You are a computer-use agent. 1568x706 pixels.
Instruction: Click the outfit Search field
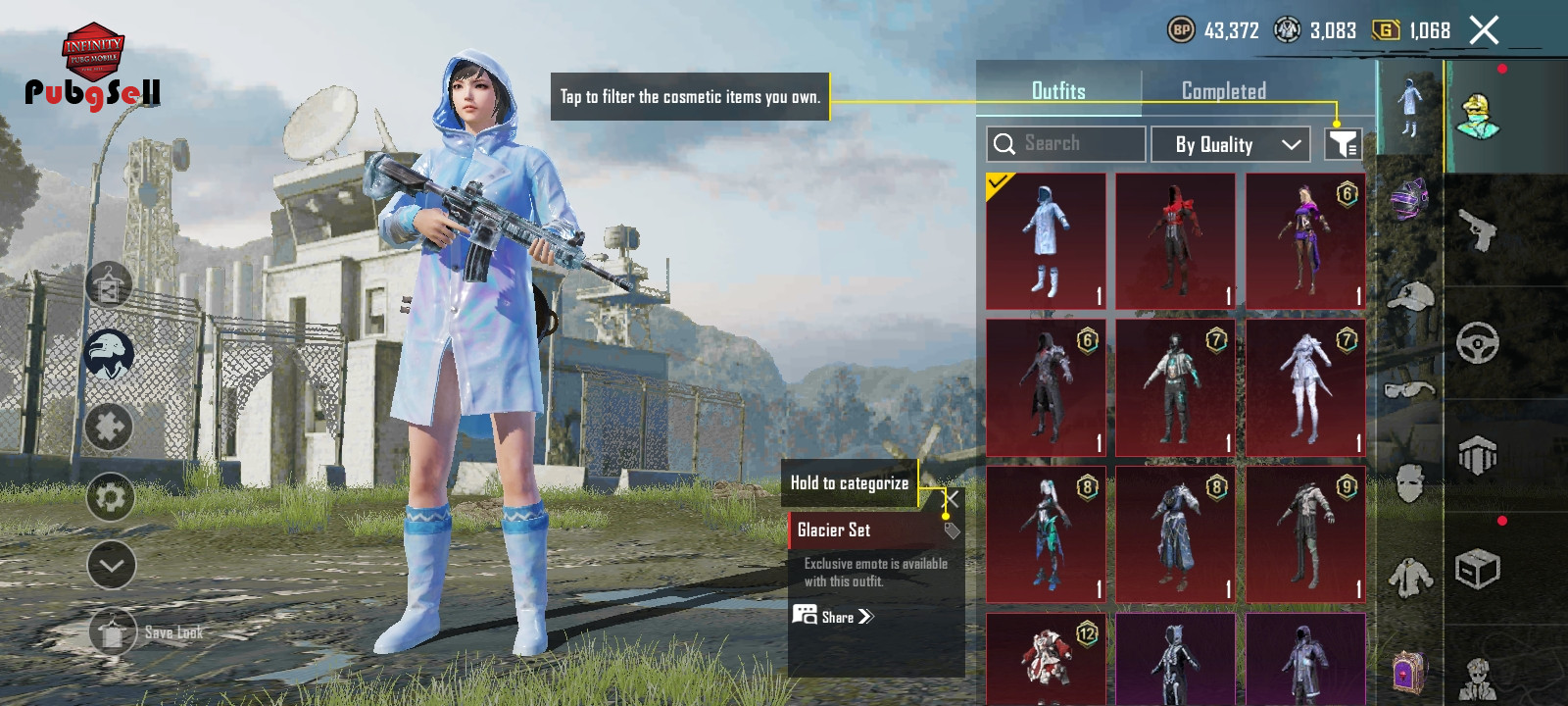[x=1066, y=144]
